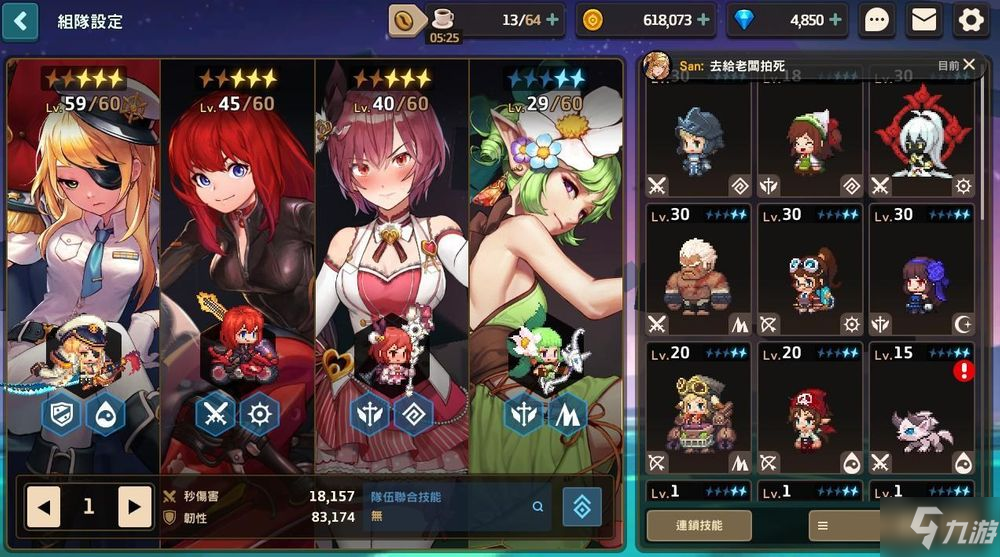Select the pink-haired idol party slot

(x=392, y=250)
